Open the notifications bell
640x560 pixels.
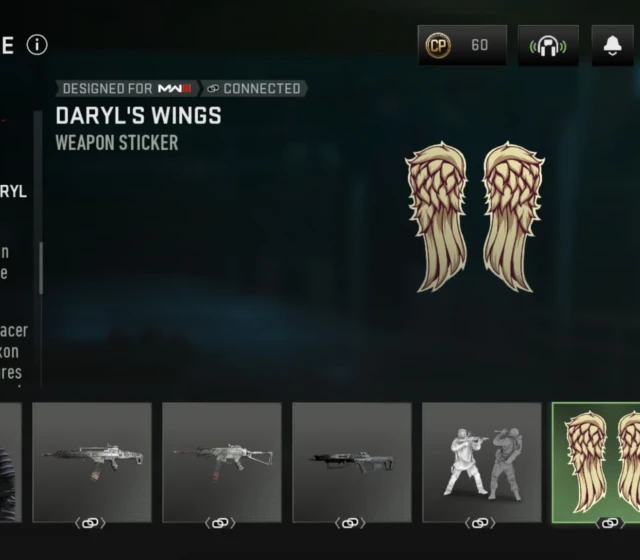(612, 45)
